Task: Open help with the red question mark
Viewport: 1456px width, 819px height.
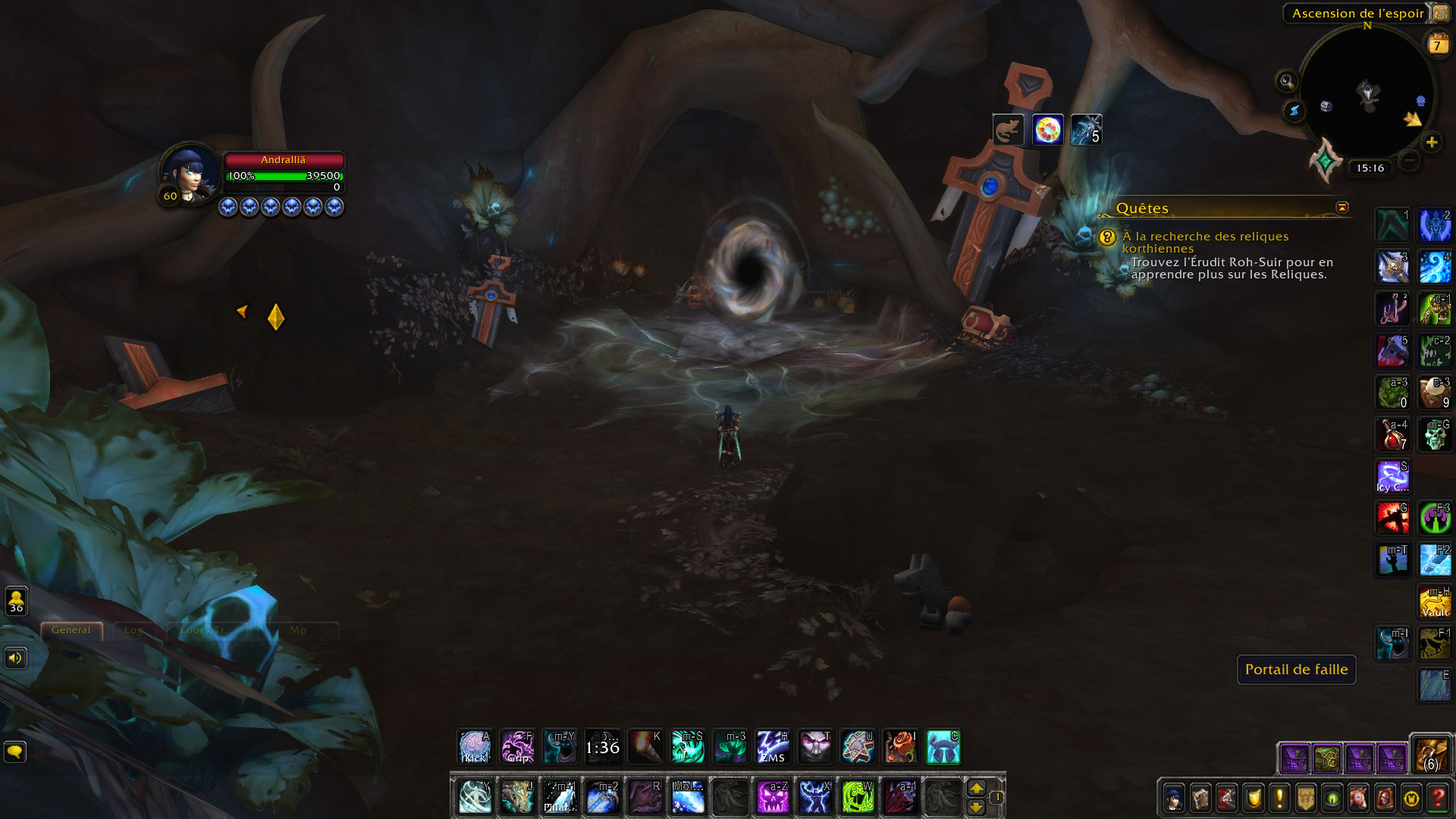Action: [1437, 798]
